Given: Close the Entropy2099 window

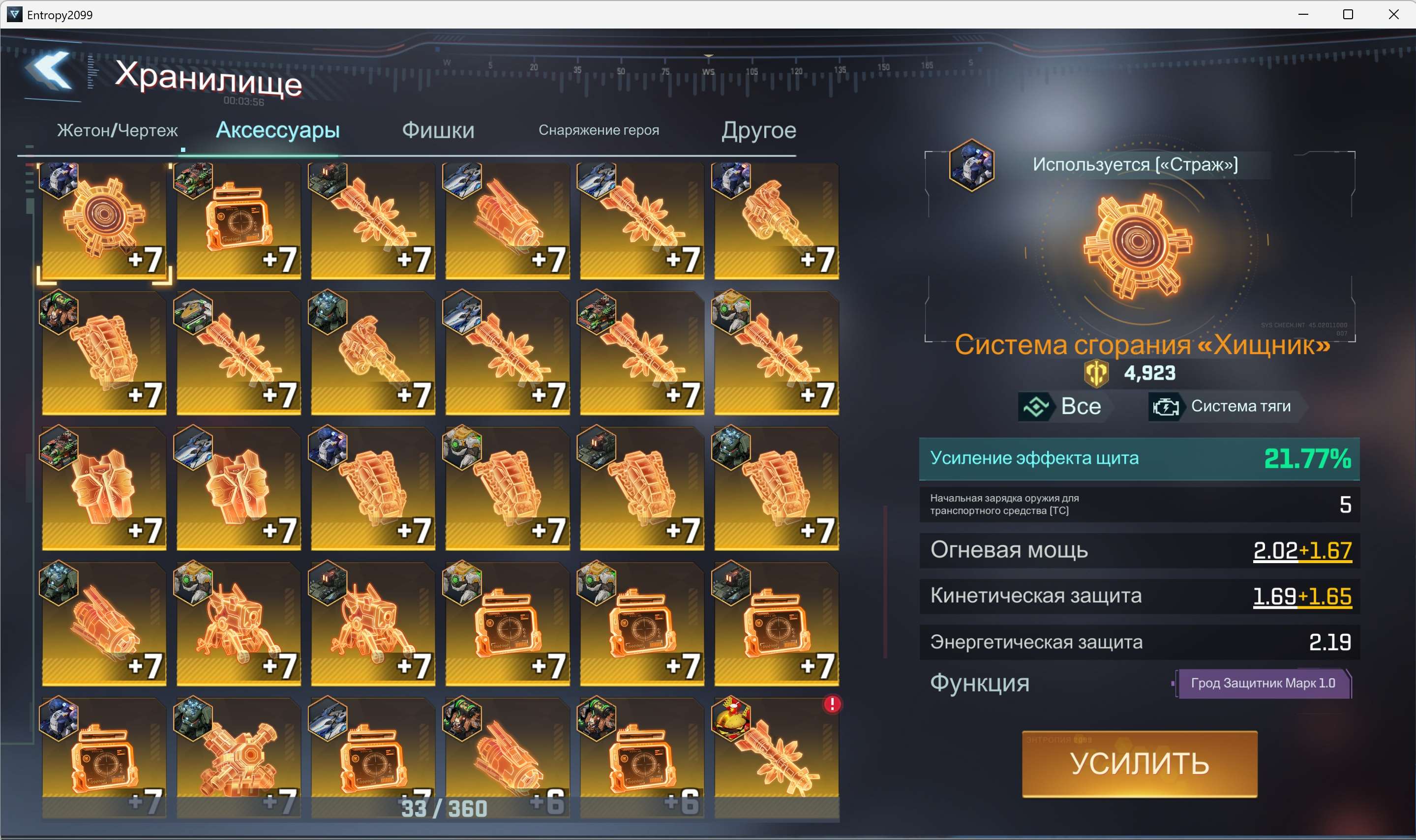Looking at the screenshot, I should tap(1393, 14).
